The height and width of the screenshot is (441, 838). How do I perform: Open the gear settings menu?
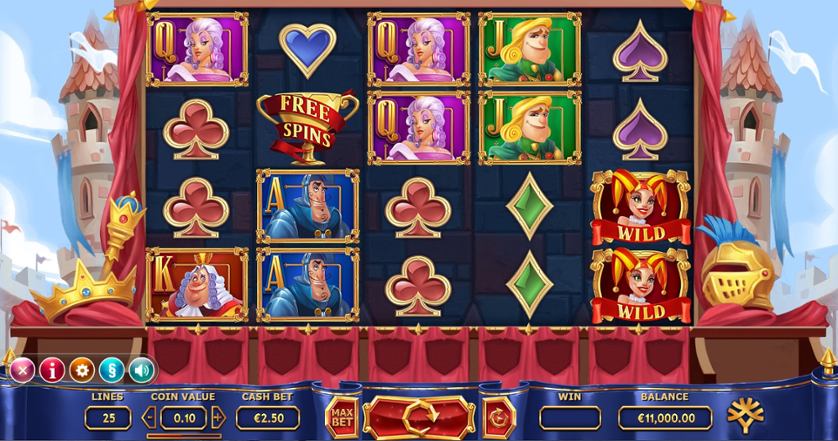click(x=81, y=369)
